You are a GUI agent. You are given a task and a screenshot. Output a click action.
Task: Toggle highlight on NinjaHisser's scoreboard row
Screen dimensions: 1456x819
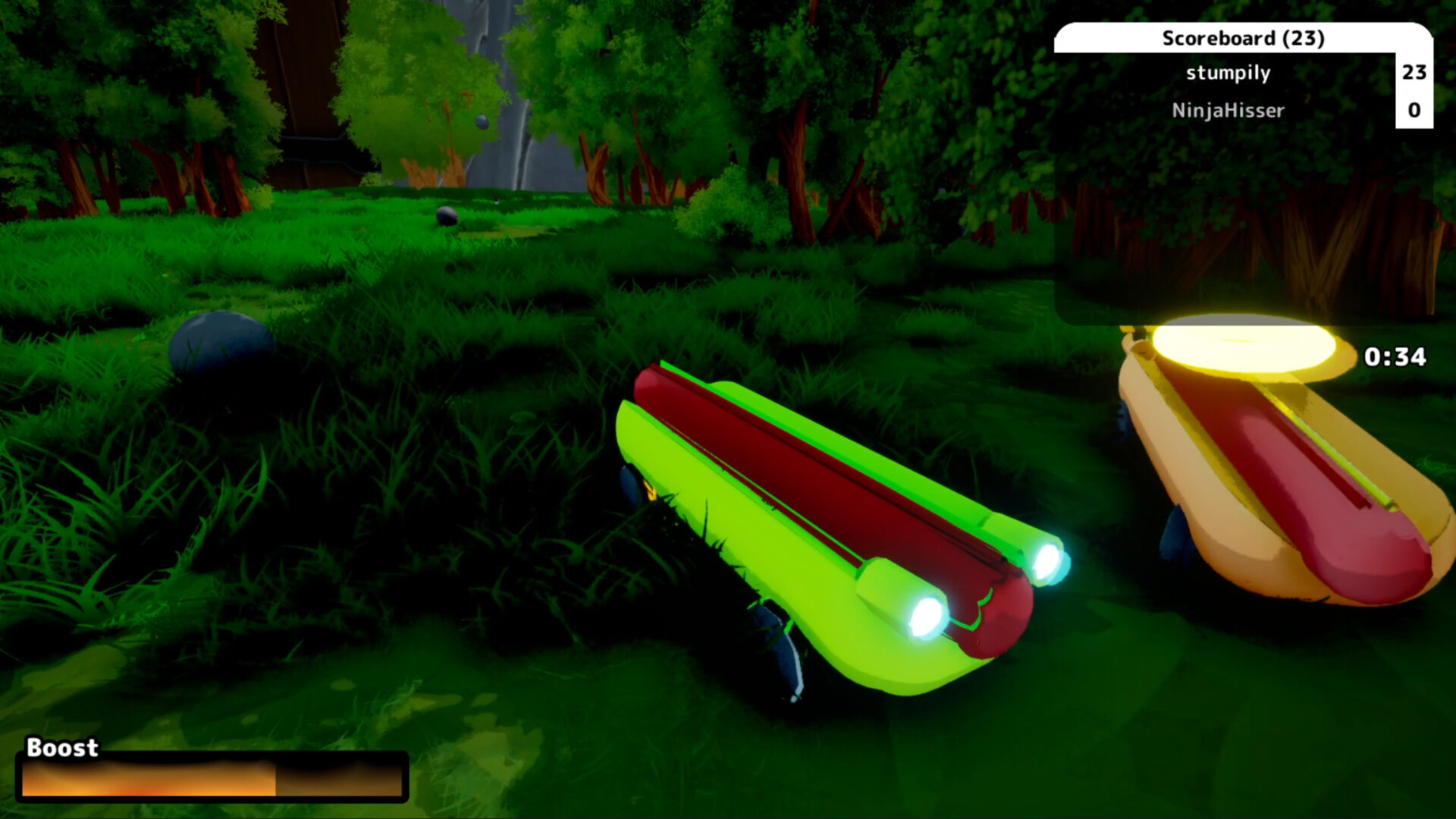click(x=1228, y=110)
